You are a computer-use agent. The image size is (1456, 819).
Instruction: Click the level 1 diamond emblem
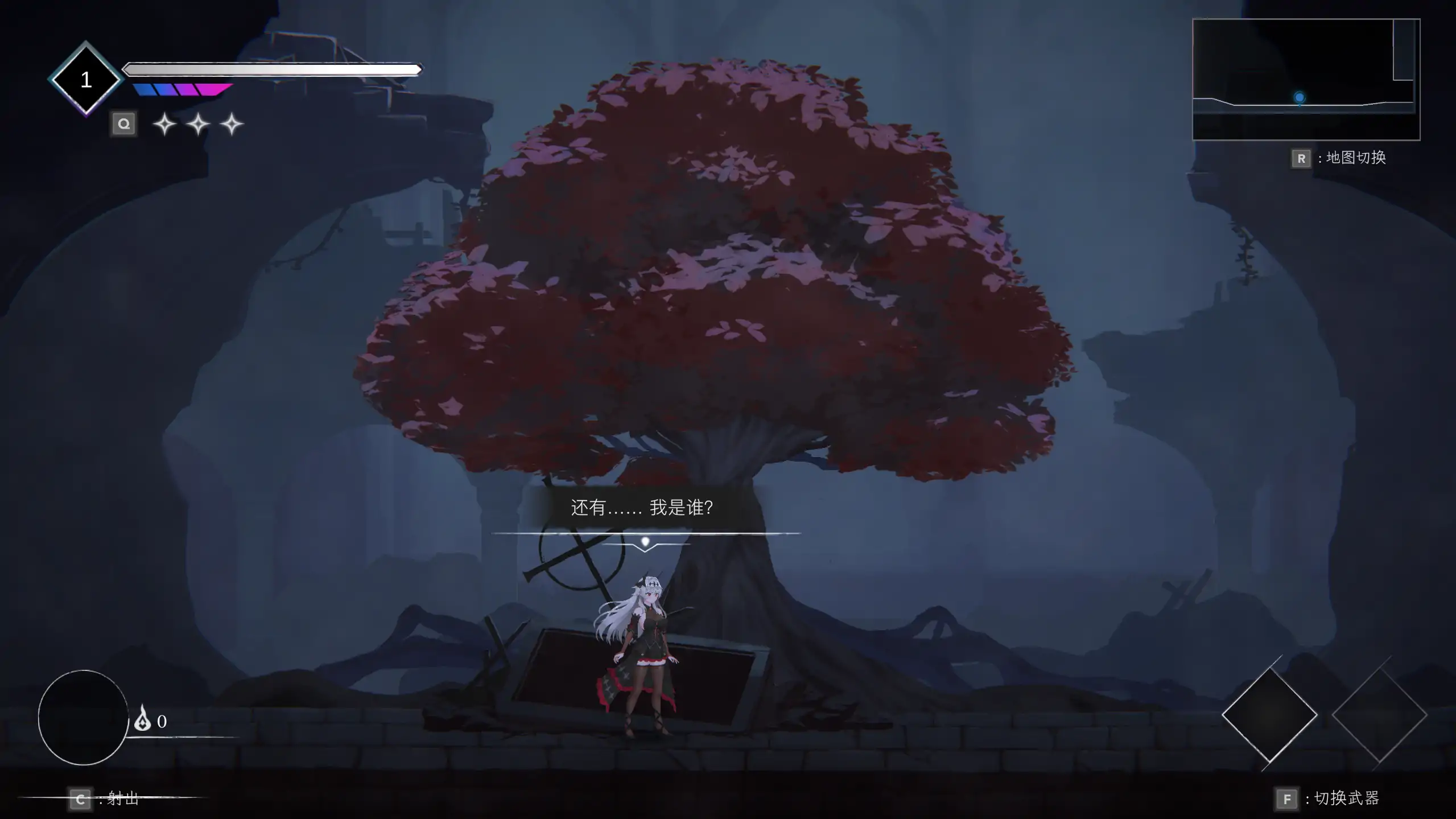(86, 78)
